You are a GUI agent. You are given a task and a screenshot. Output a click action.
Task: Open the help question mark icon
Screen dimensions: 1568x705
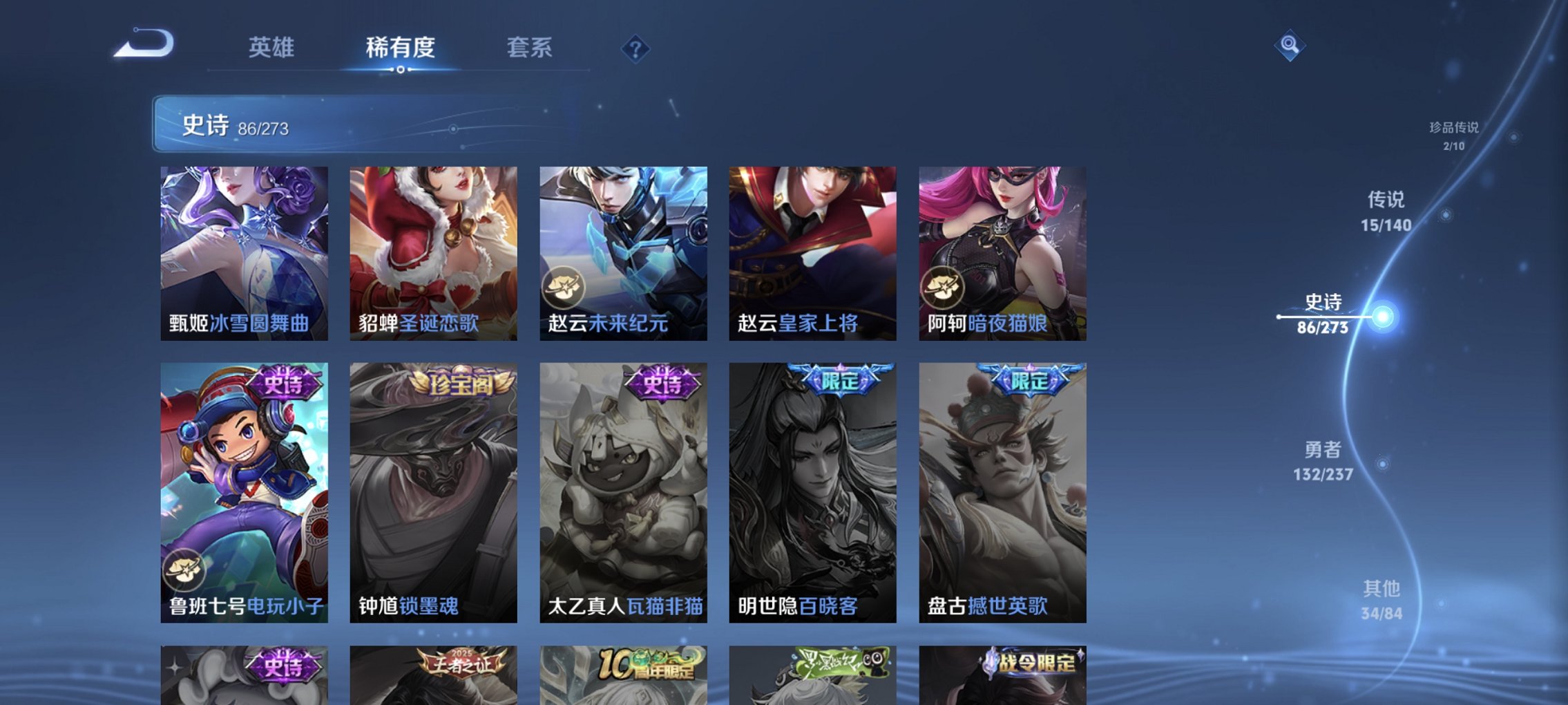[x=637, y=48]
